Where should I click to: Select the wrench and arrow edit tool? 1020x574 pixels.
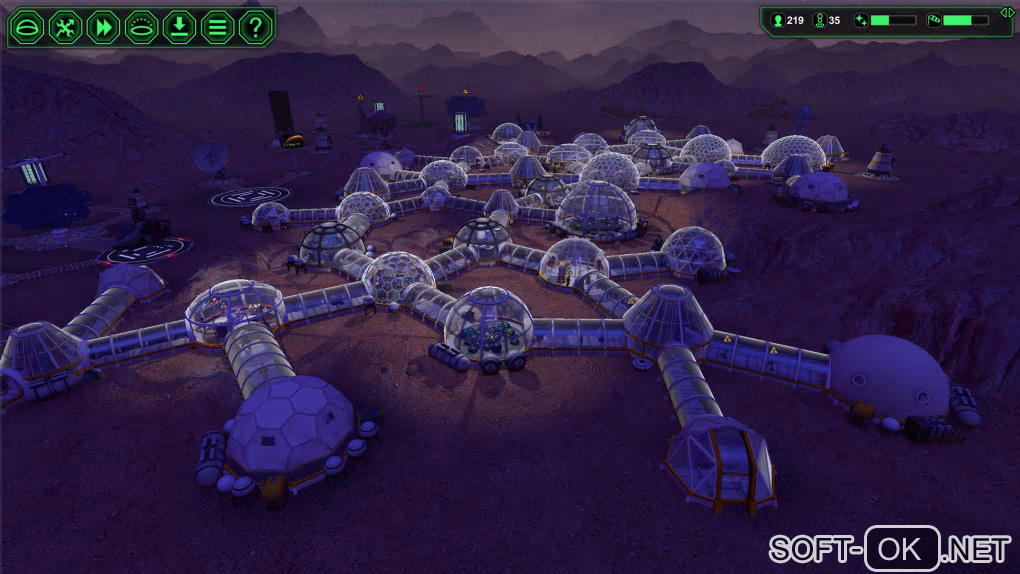pyautogui.click(x=64, y=26)
